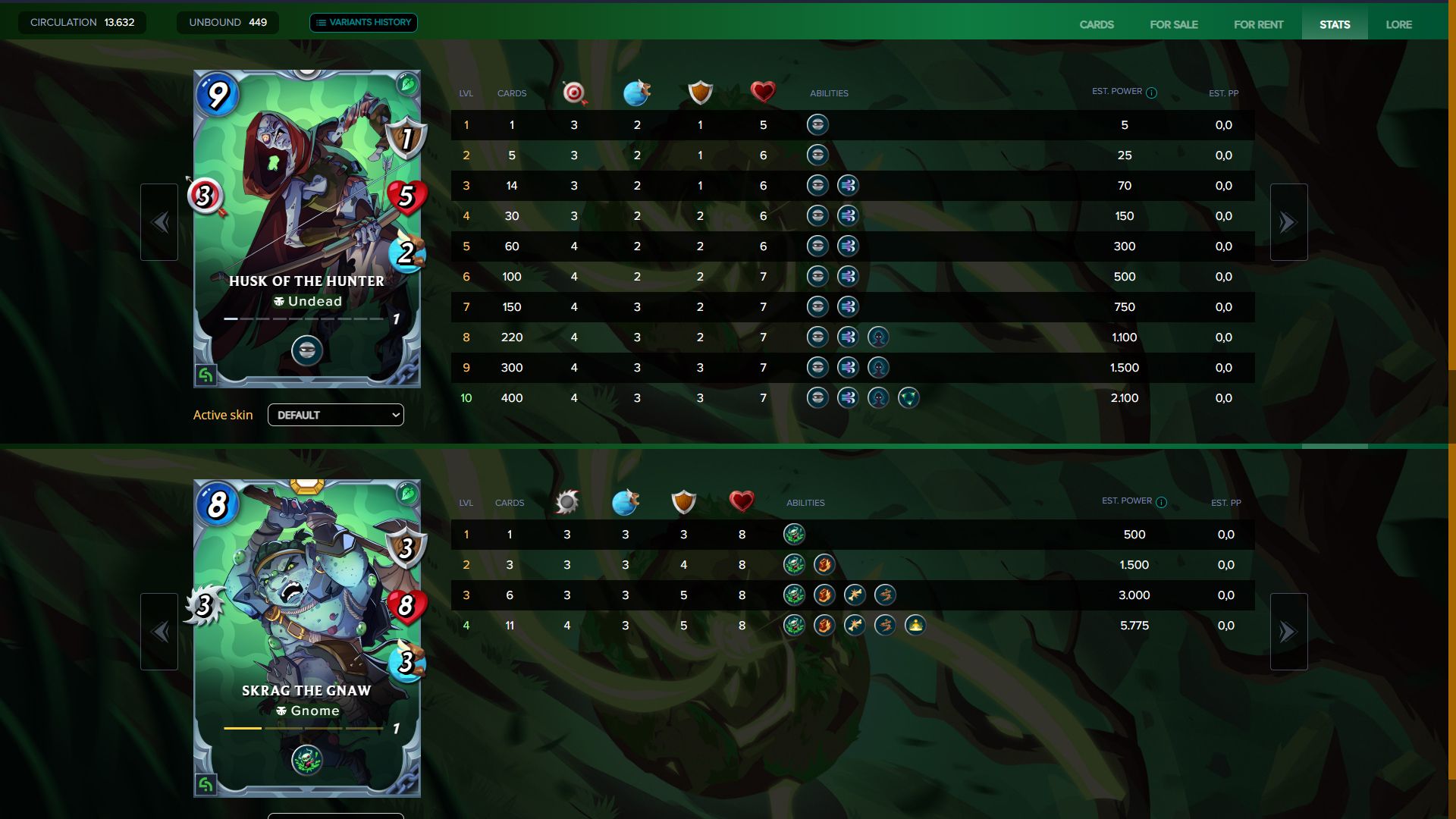
Task: Click the Undead faction skull icon on Husk card
Action: [x=281, y=301]
